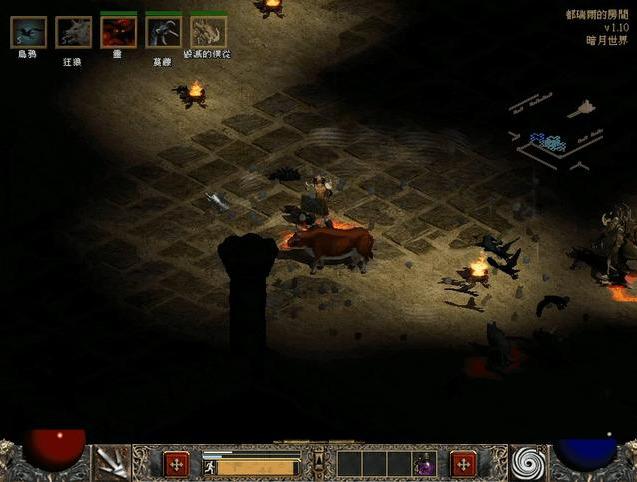Viewport: 637px width, 482px height.
Task: Select the dire wolf summon portrait
Action: [x=73, y=32]
